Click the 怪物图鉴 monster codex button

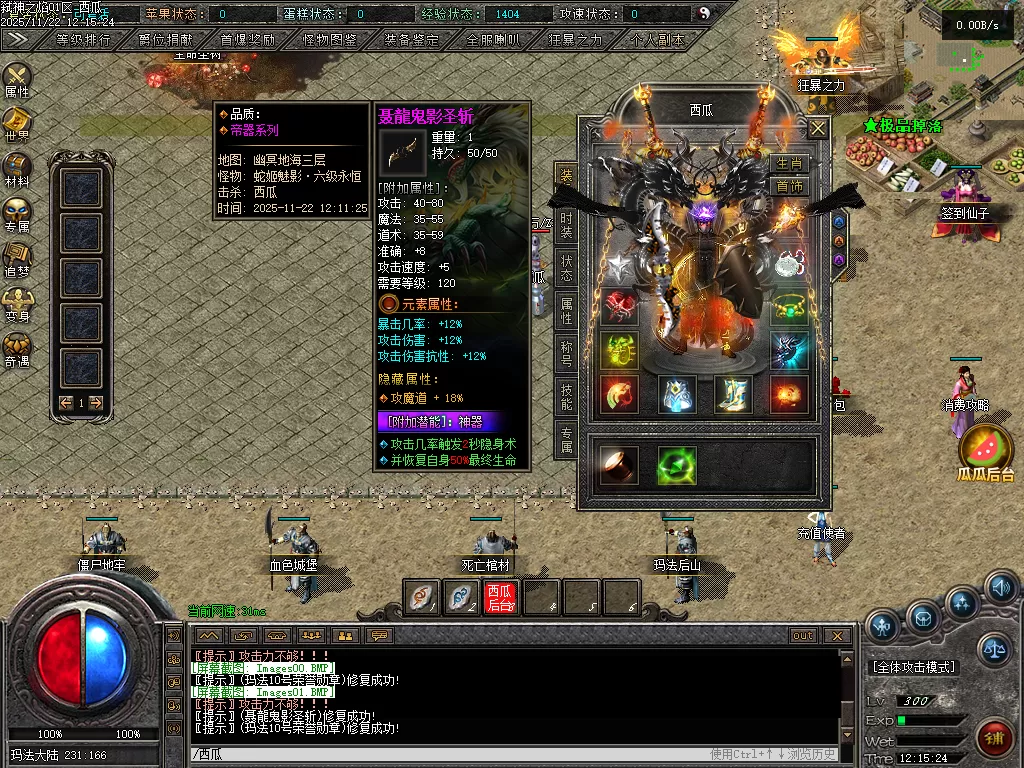click(329, 41)
